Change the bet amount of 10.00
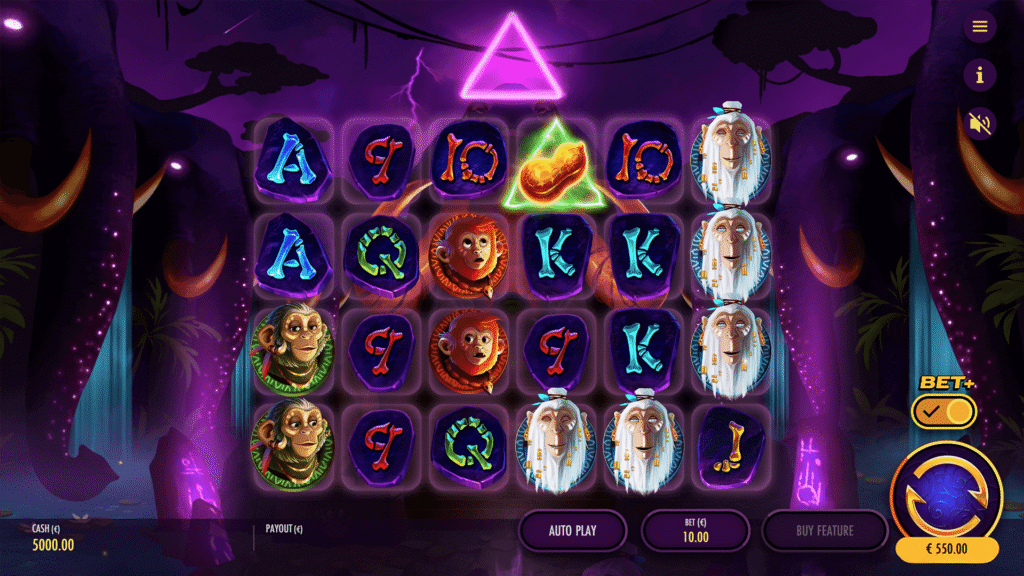 coord(695,530)
